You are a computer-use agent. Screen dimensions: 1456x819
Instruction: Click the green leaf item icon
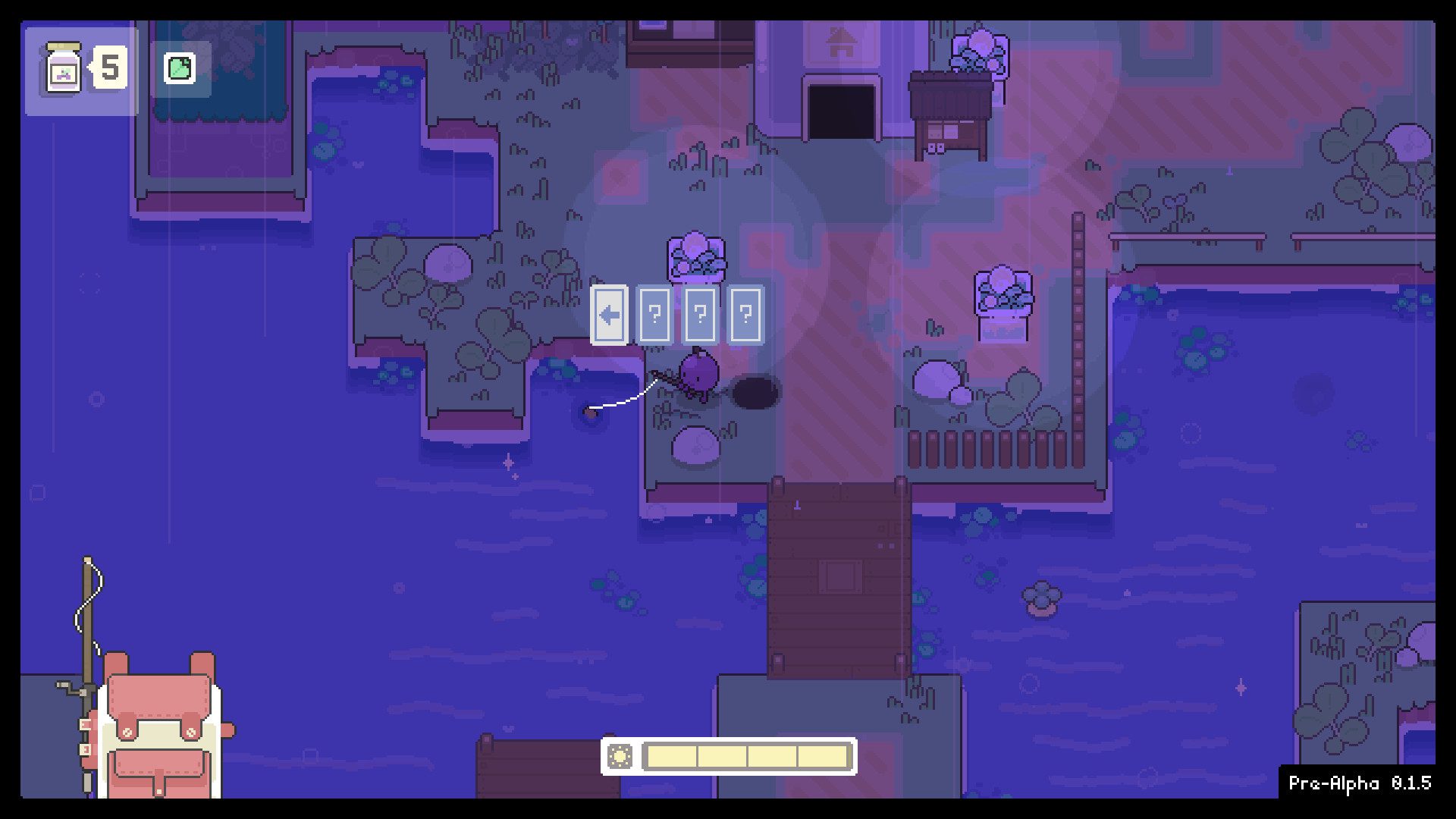(180, 69)
